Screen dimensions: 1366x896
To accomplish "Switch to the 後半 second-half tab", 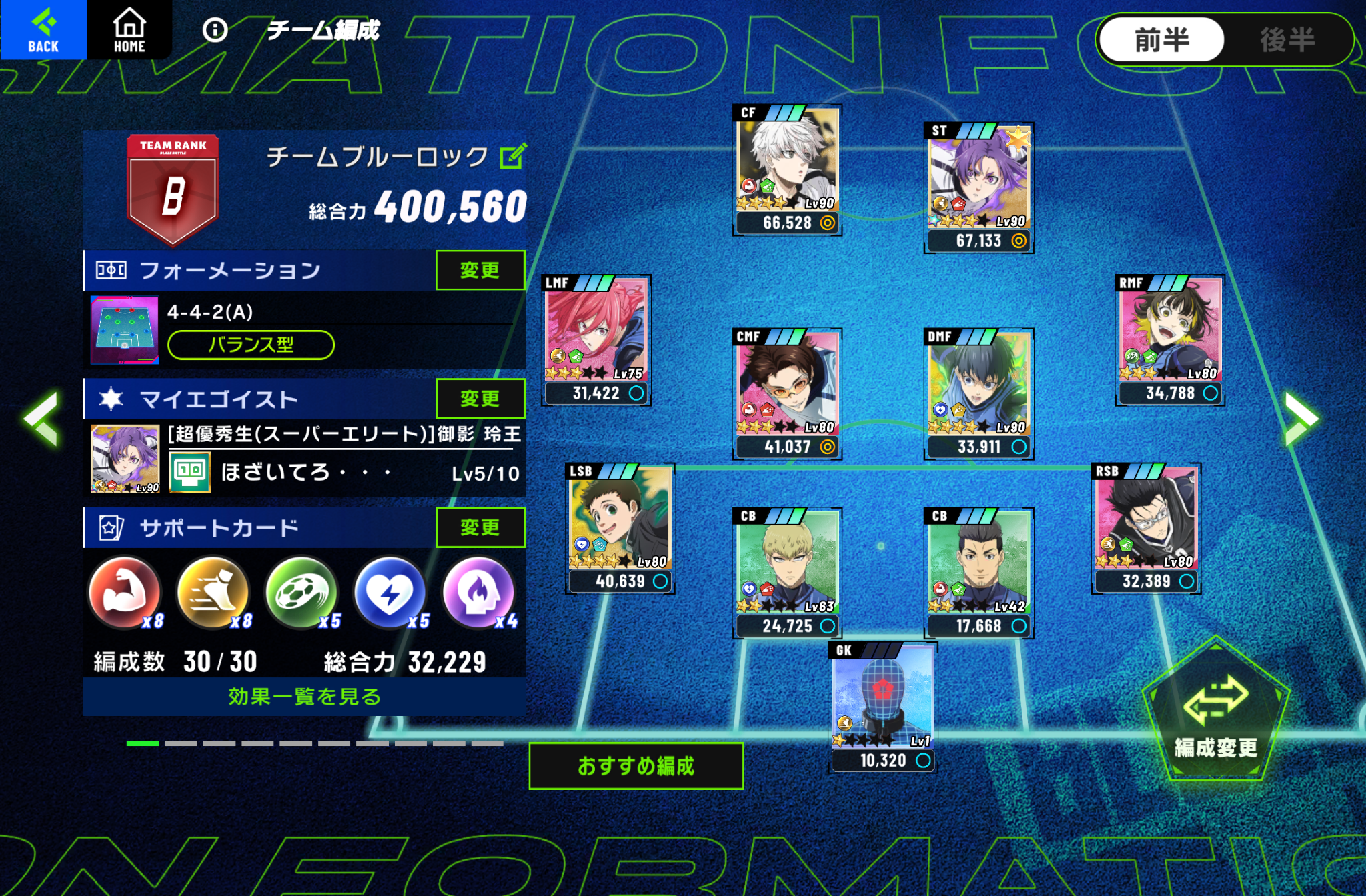I will pyautogui.click(x=1287, y=40).
